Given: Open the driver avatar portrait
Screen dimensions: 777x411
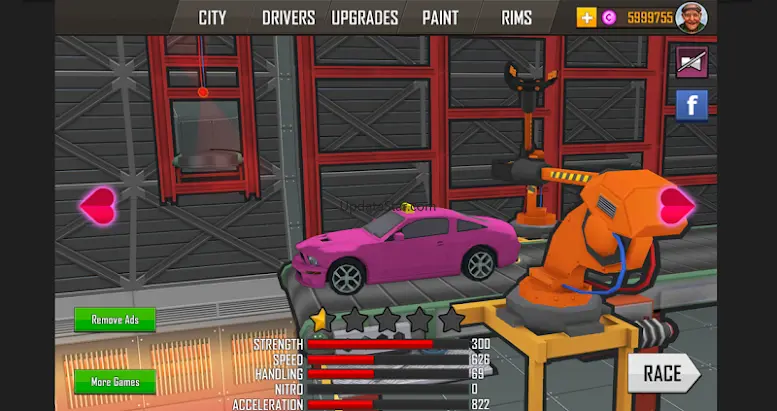Looking at the screenshot, I should [691, 17].
